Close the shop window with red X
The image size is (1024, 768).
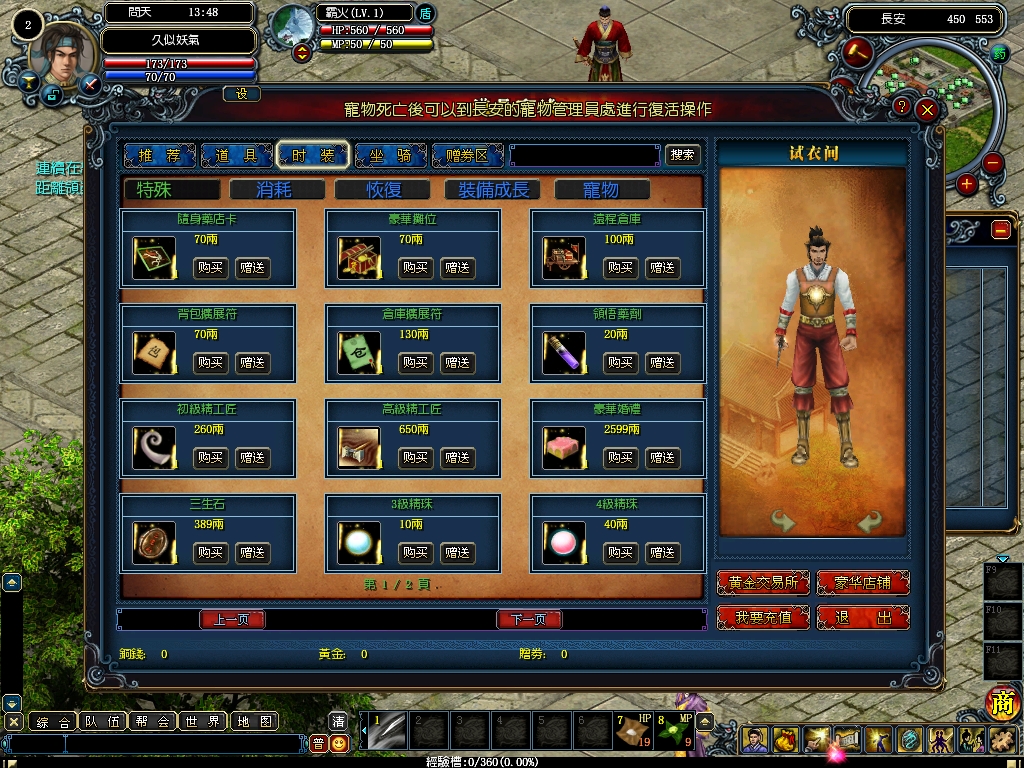(x=928, y=109)
